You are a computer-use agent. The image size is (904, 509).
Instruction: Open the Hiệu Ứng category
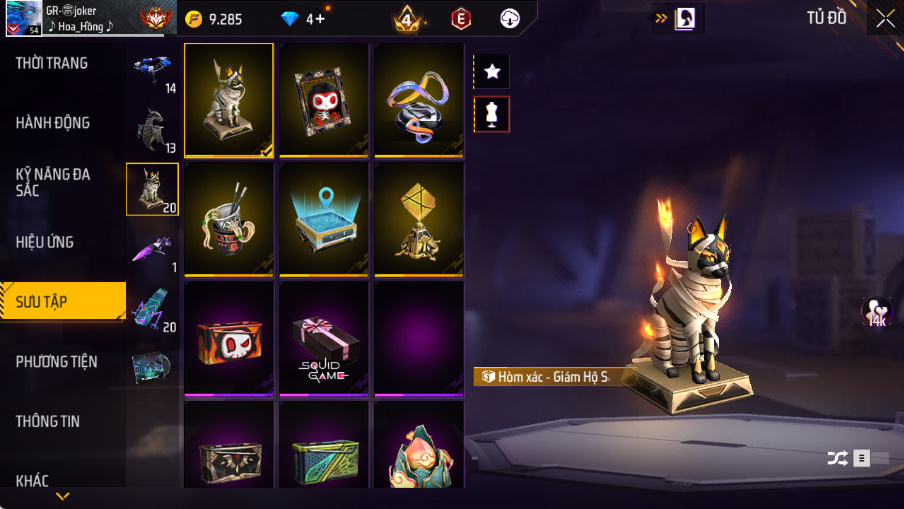(45, 242)
